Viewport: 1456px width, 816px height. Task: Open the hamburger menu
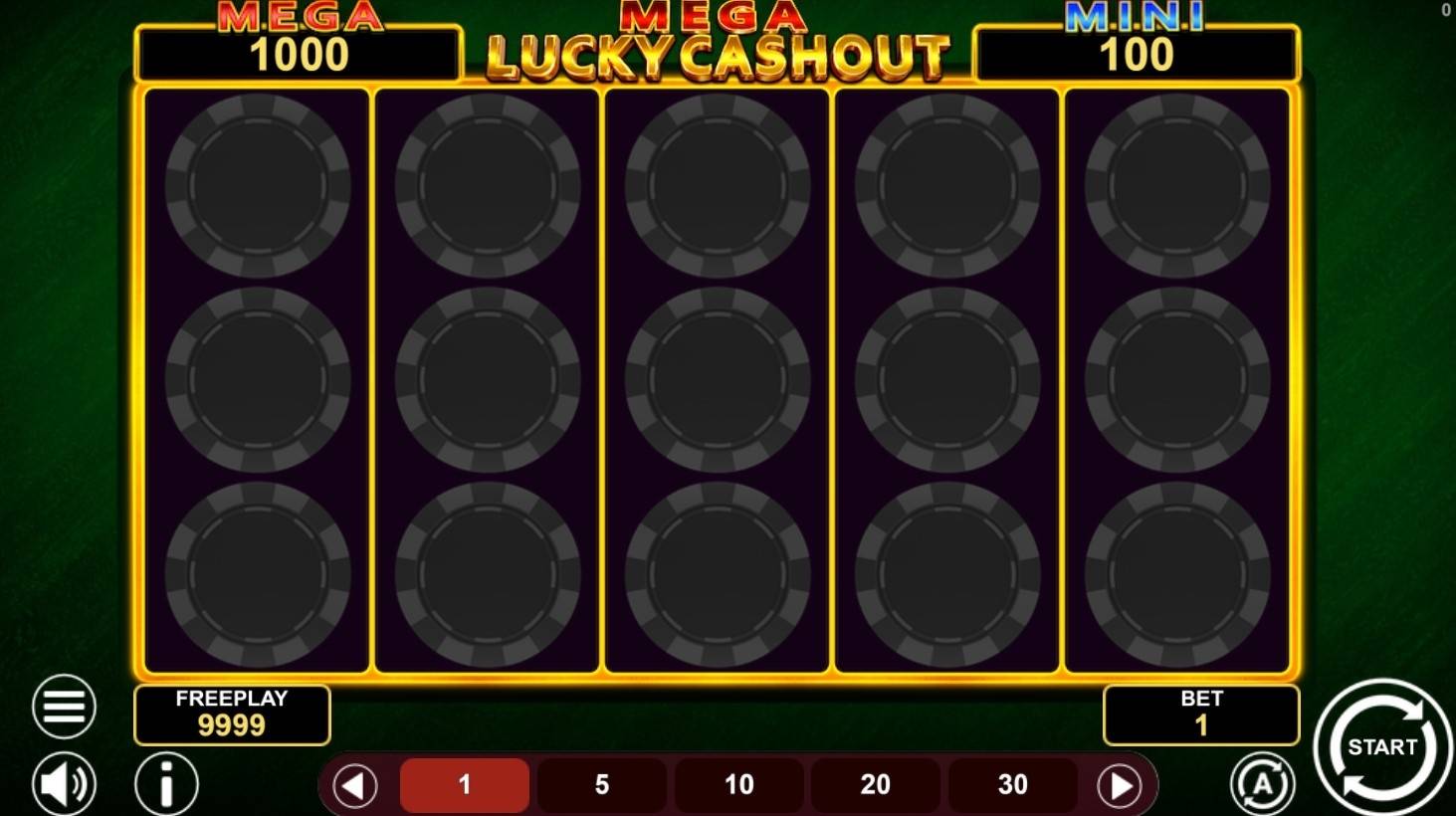coord(64,706)
